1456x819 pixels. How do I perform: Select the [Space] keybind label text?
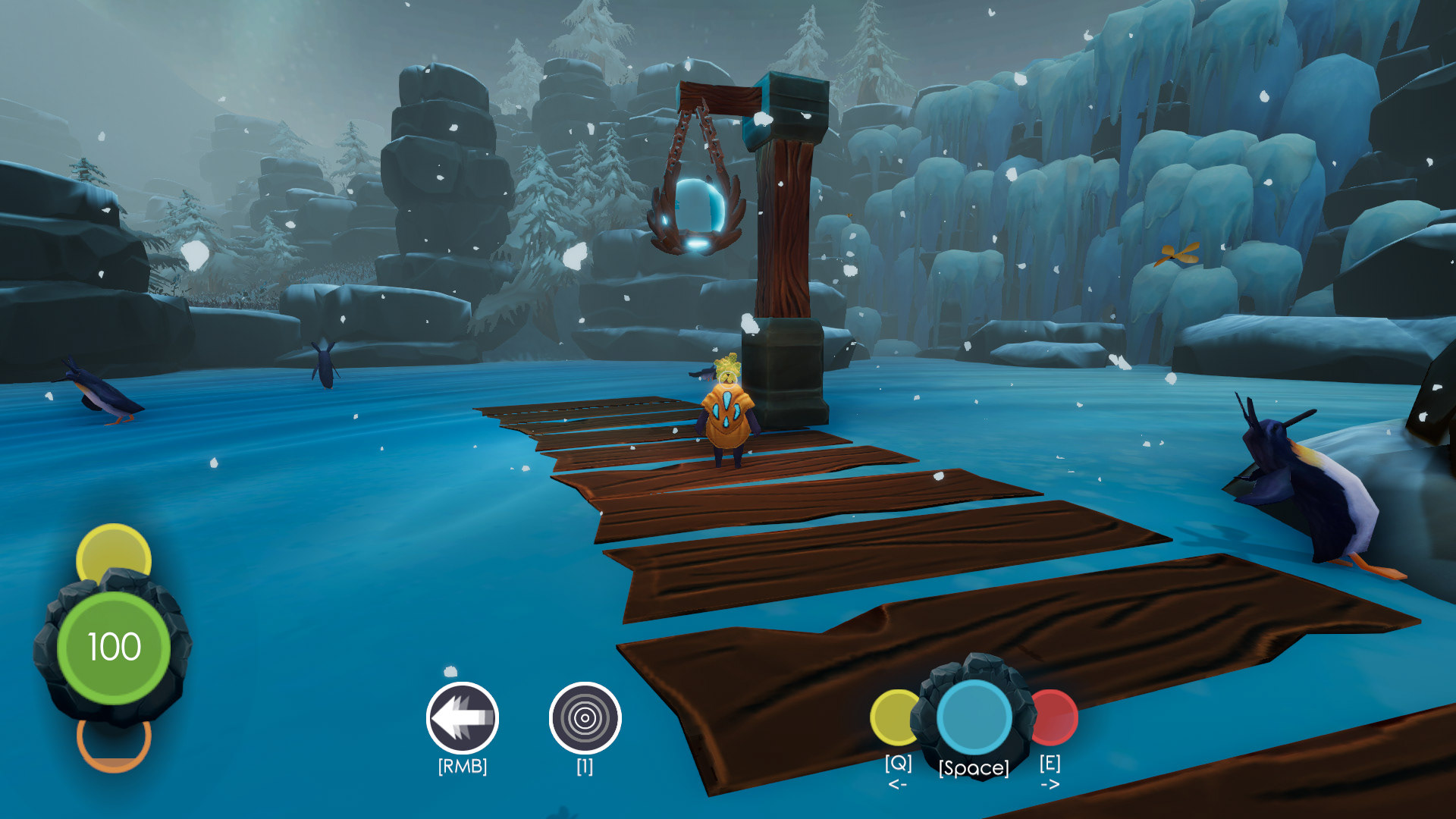click(973, 767)
